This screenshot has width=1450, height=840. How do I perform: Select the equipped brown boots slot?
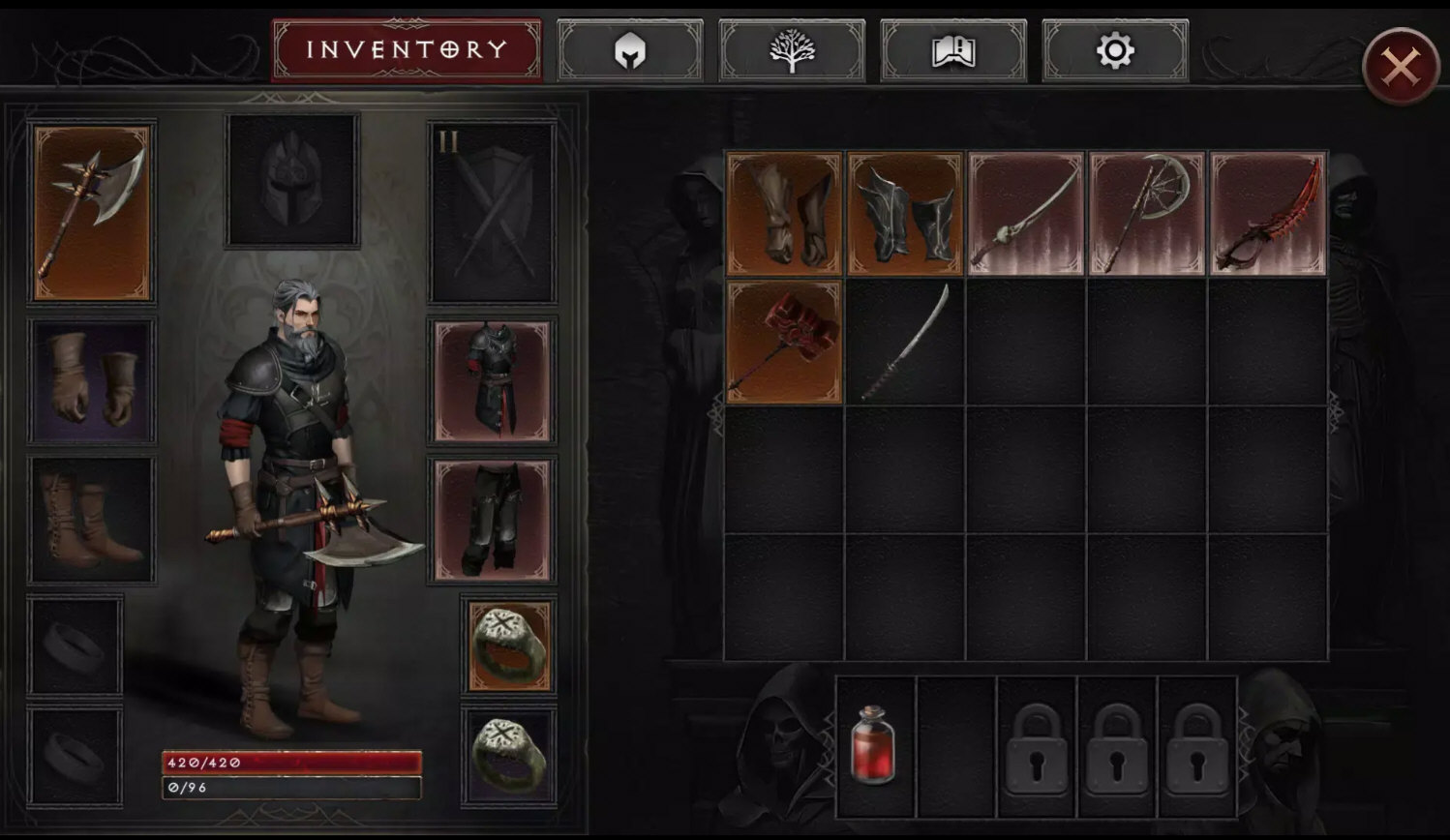coord(93,521)
